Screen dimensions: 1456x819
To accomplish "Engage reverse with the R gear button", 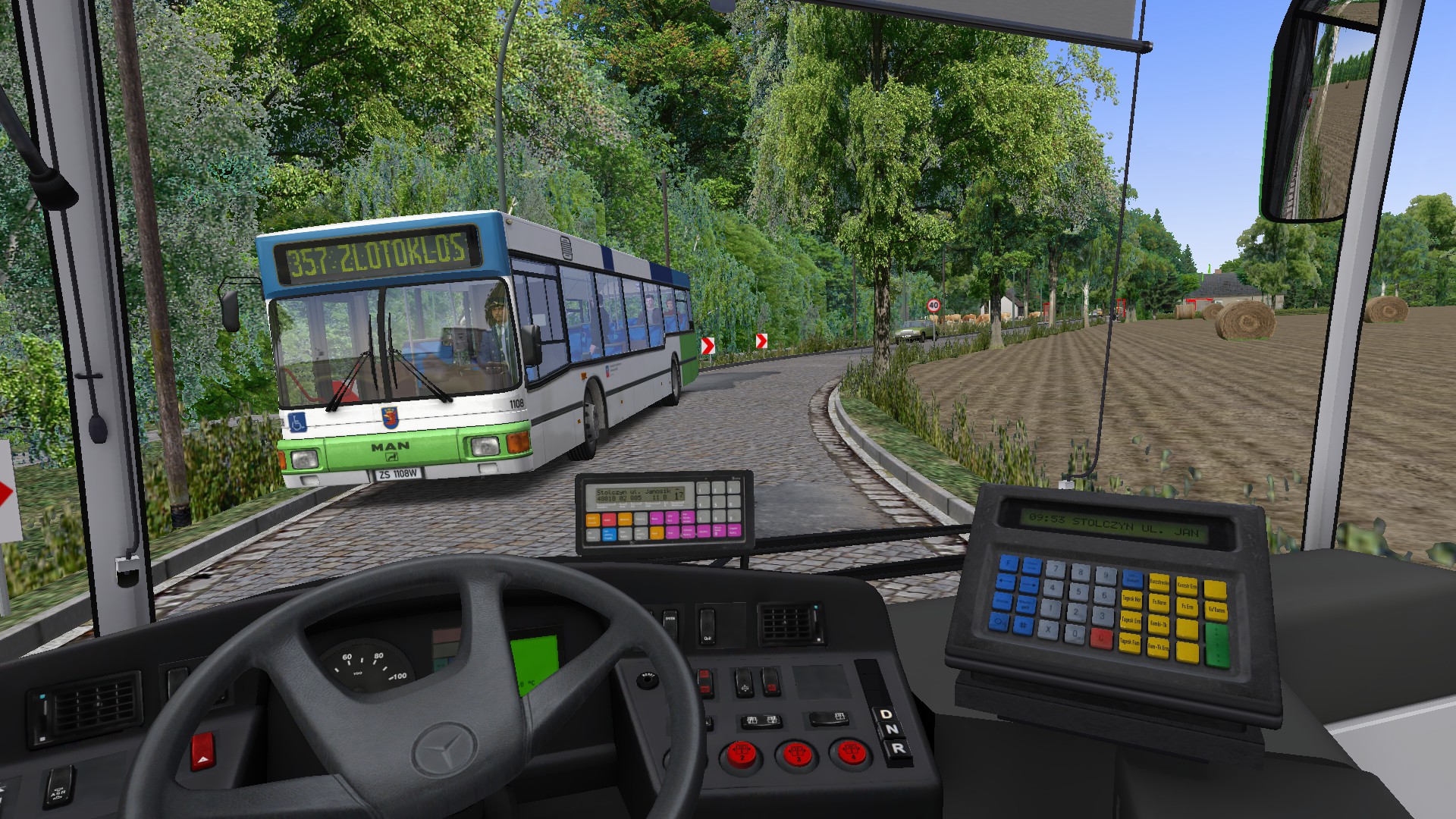I will 898,748.
